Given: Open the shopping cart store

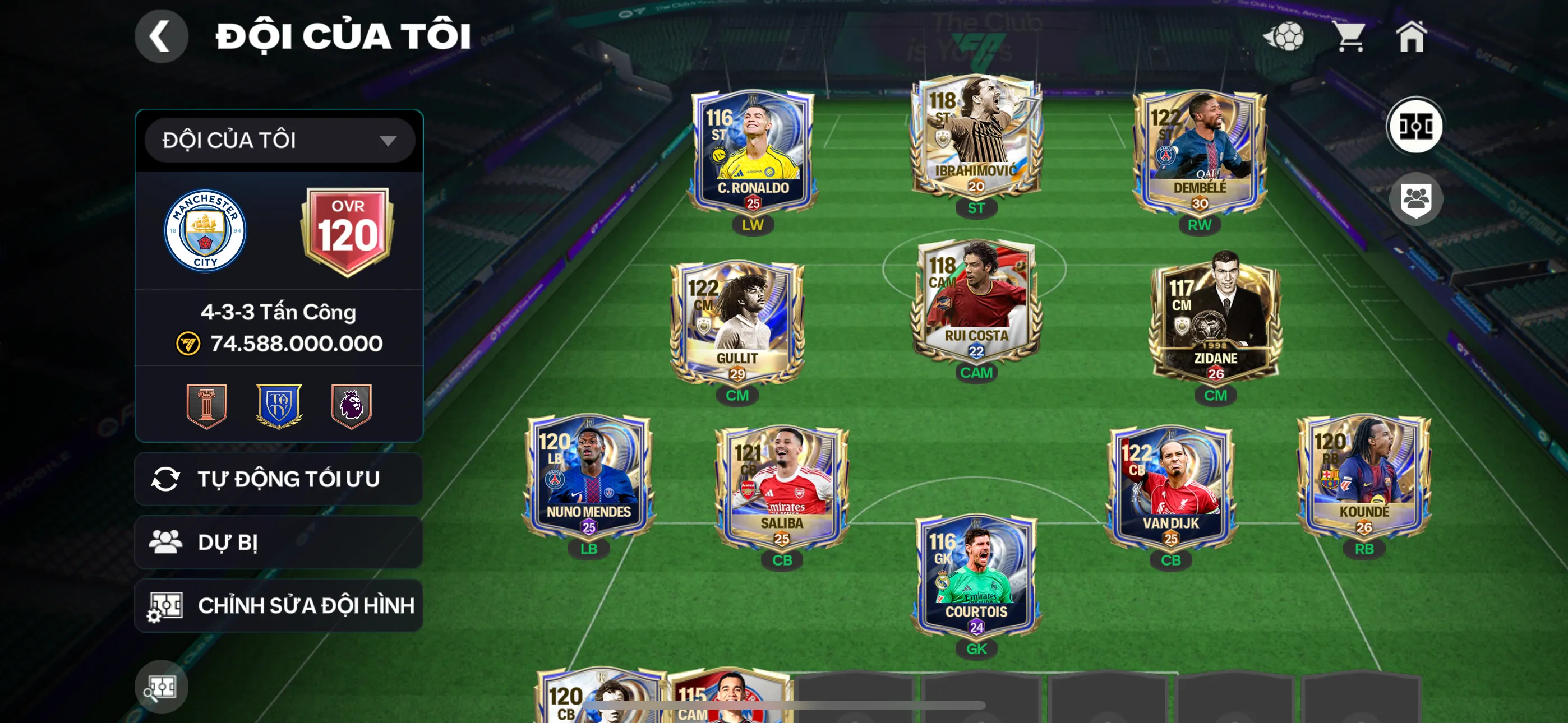Looking at the screenshot, I should 1349,36.
